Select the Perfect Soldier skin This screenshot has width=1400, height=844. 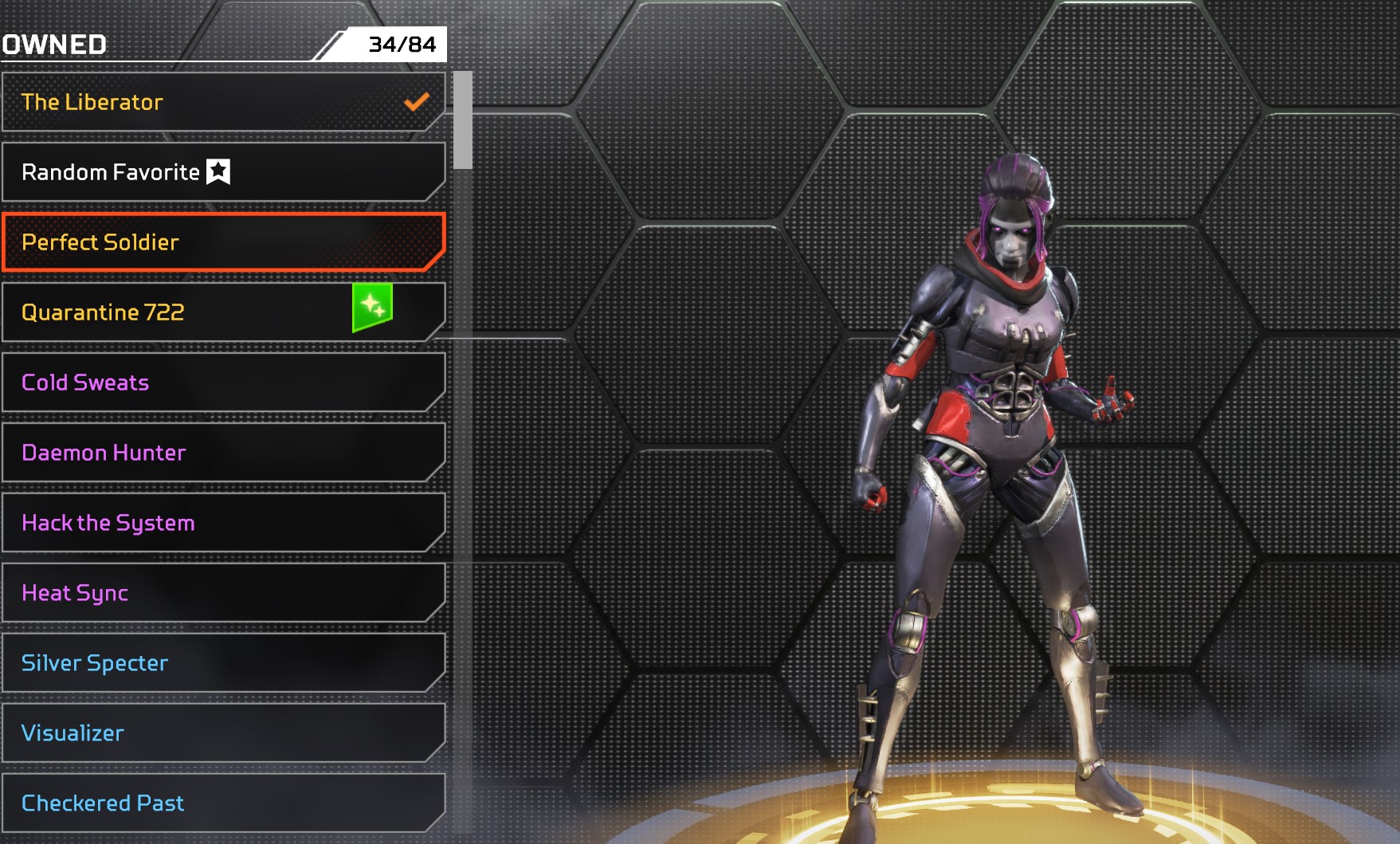(223, 242)
